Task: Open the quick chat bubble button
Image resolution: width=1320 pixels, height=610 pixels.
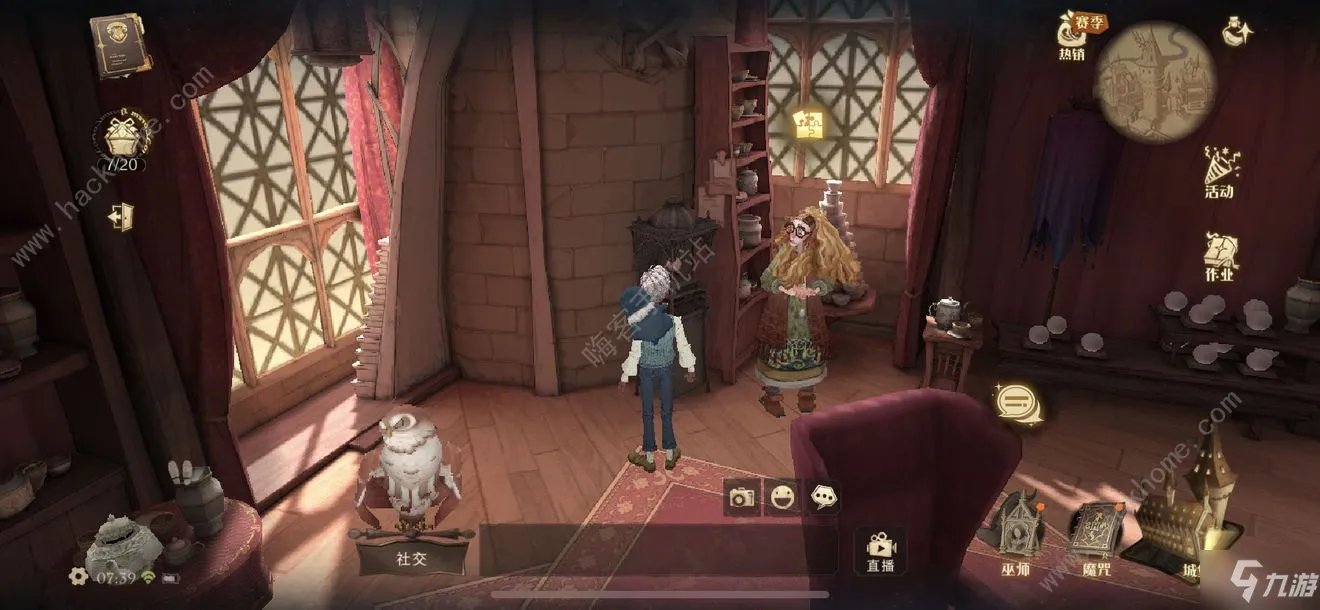Action: tap(823, 497)
